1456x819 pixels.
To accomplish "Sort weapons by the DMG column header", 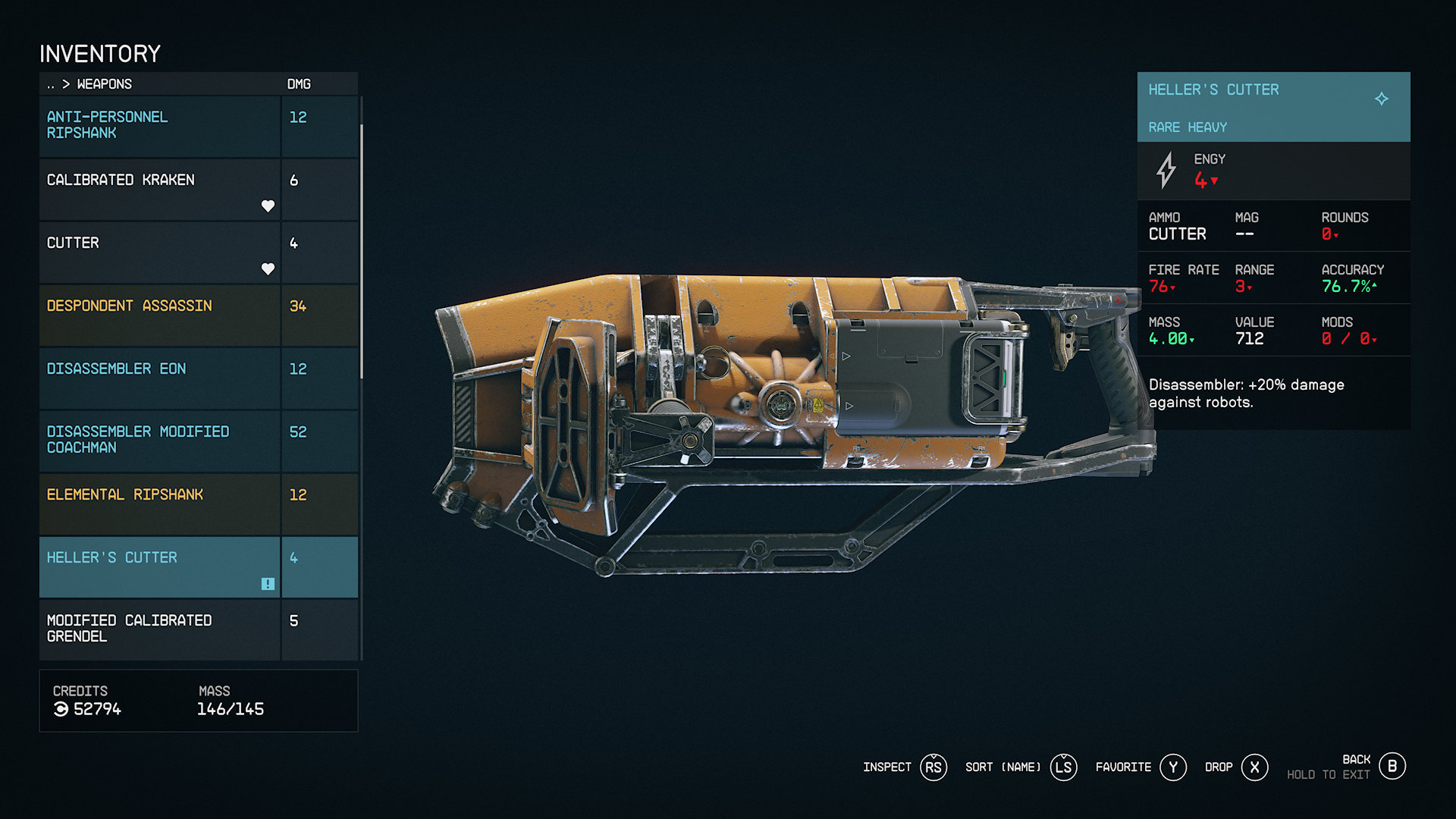I will pos(299,84).
